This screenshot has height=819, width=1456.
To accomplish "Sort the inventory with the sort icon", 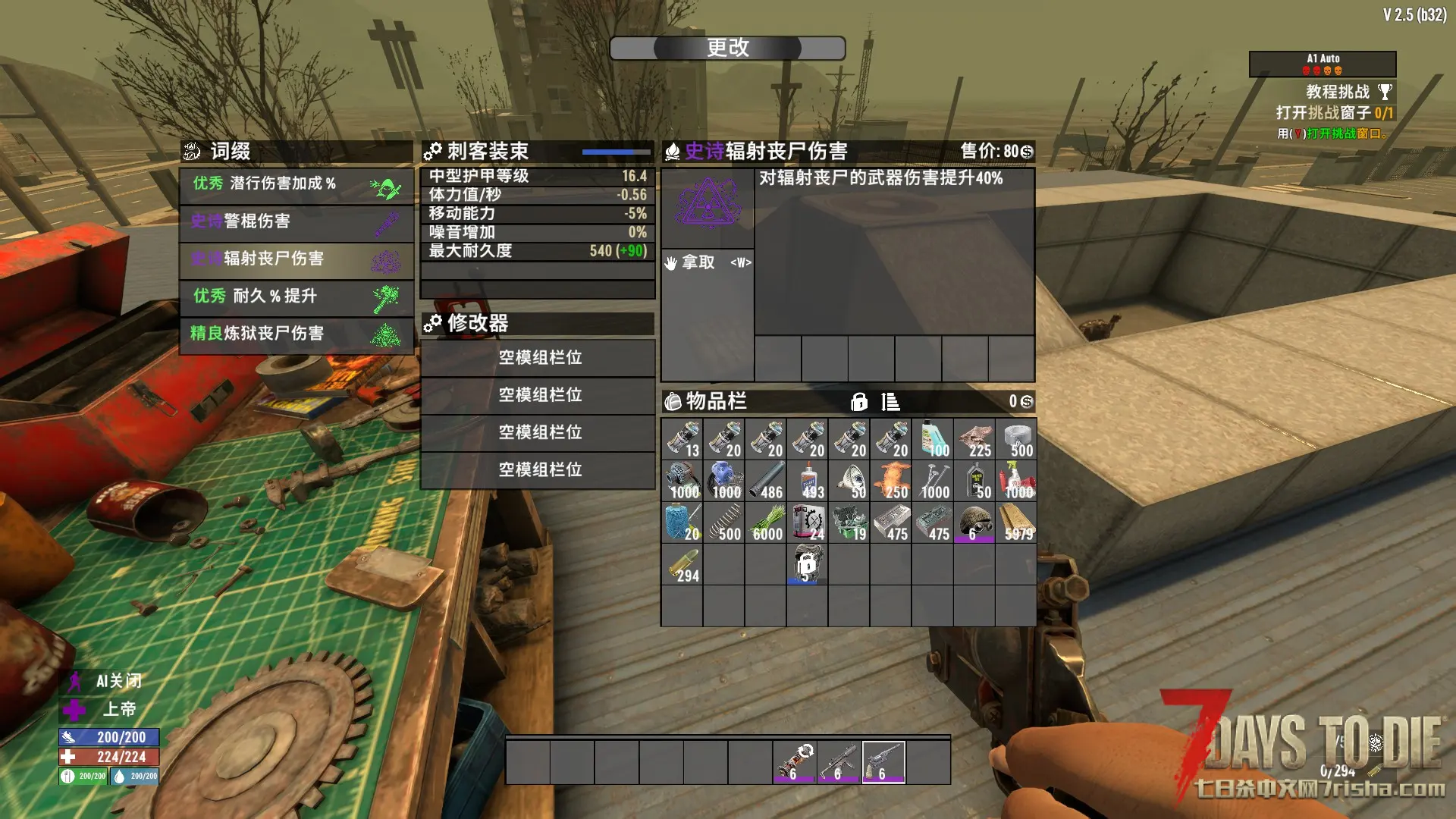I will tap(890, 401).
